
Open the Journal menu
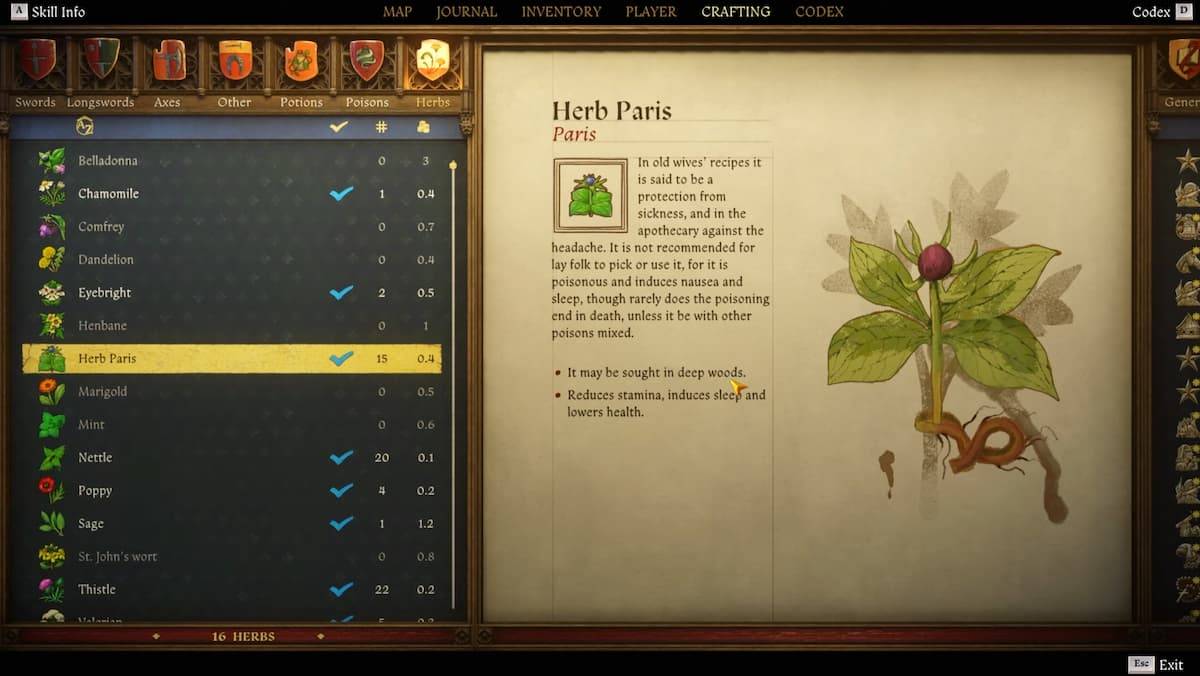pyautogui.click(x=466, y=12)
